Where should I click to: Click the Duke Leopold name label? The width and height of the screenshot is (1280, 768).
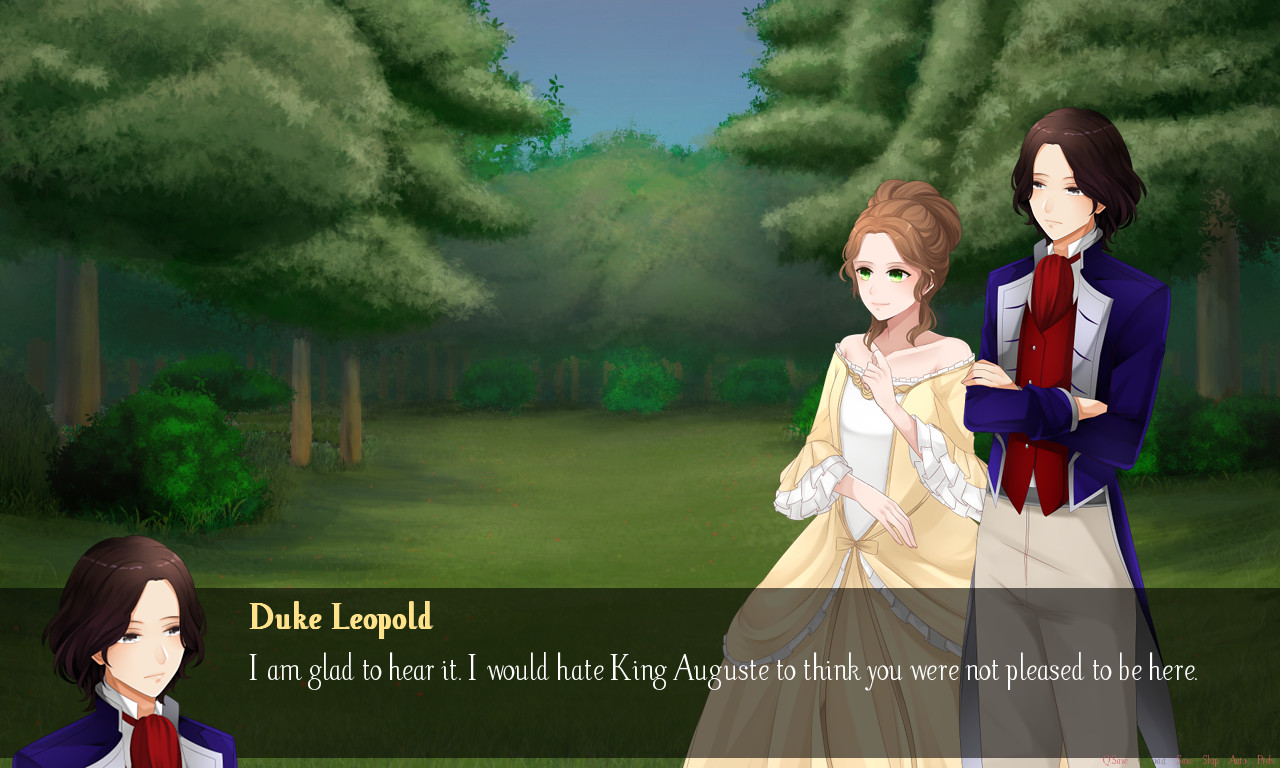[340, 618]
